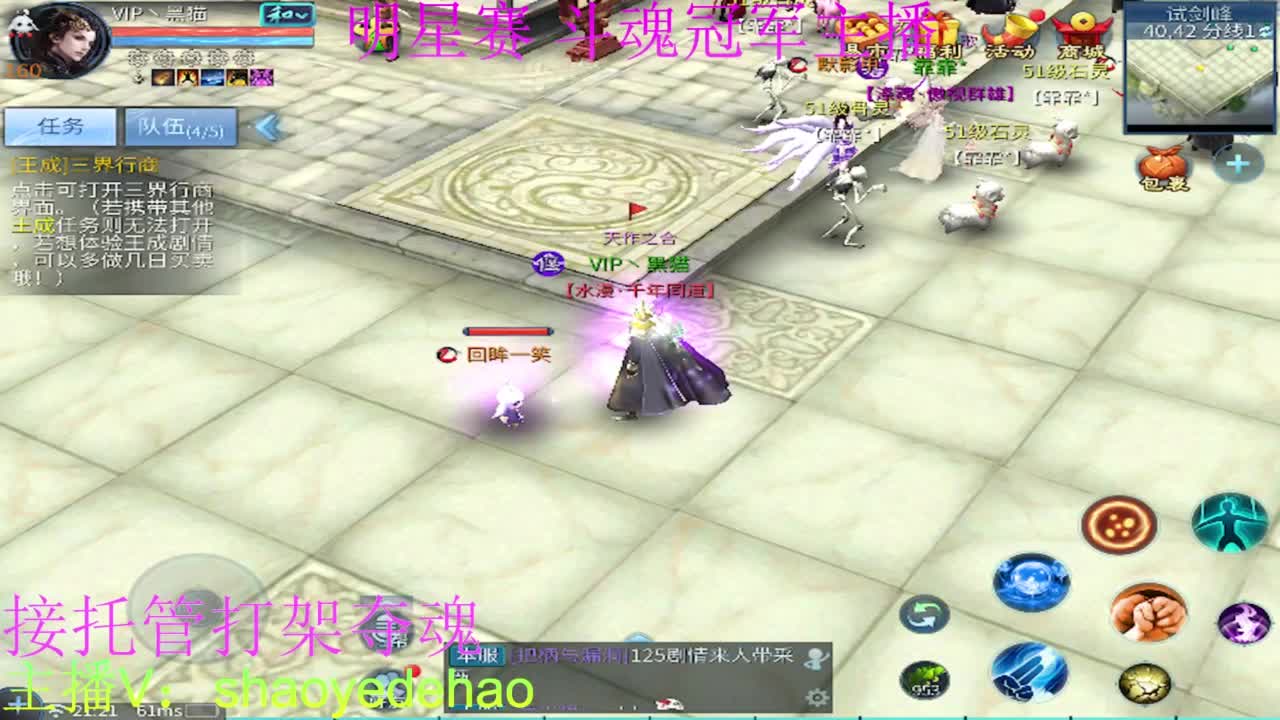Screen dimensions: 1280x720
Task: Open the chat settings gear icon
Action: pos(817,698)
